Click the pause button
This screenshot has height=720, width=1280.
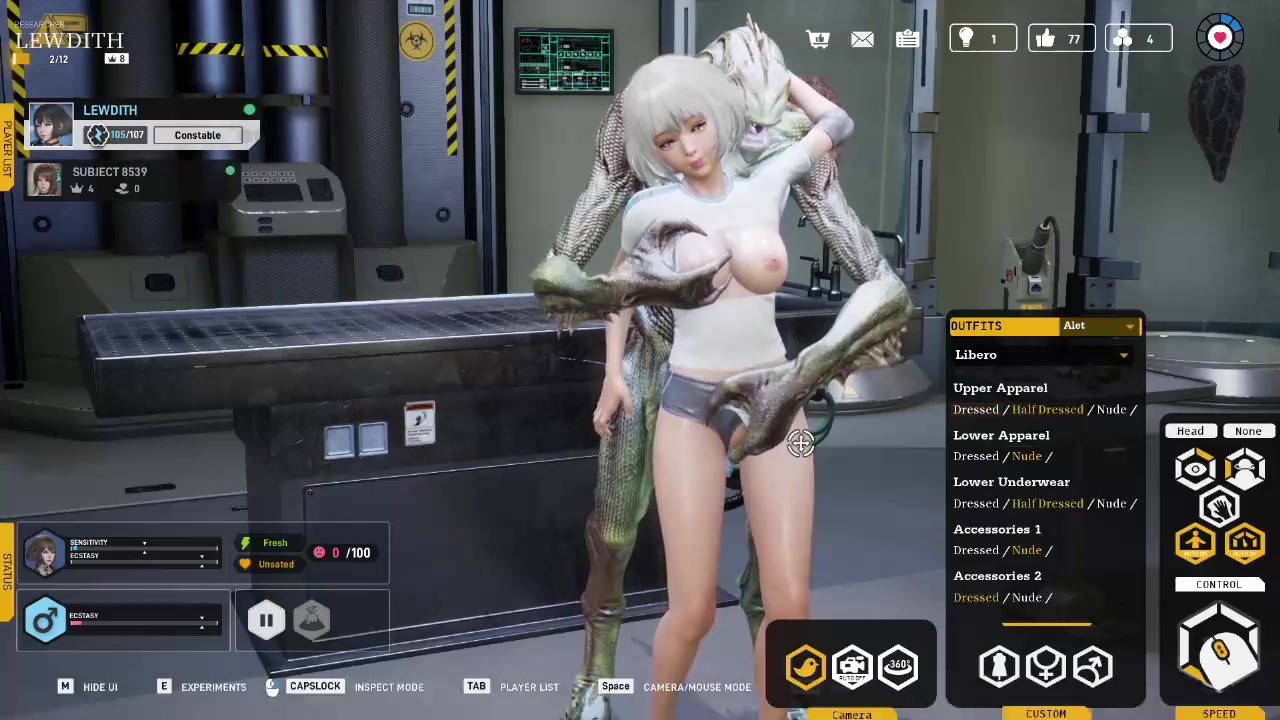pos(266,621)
